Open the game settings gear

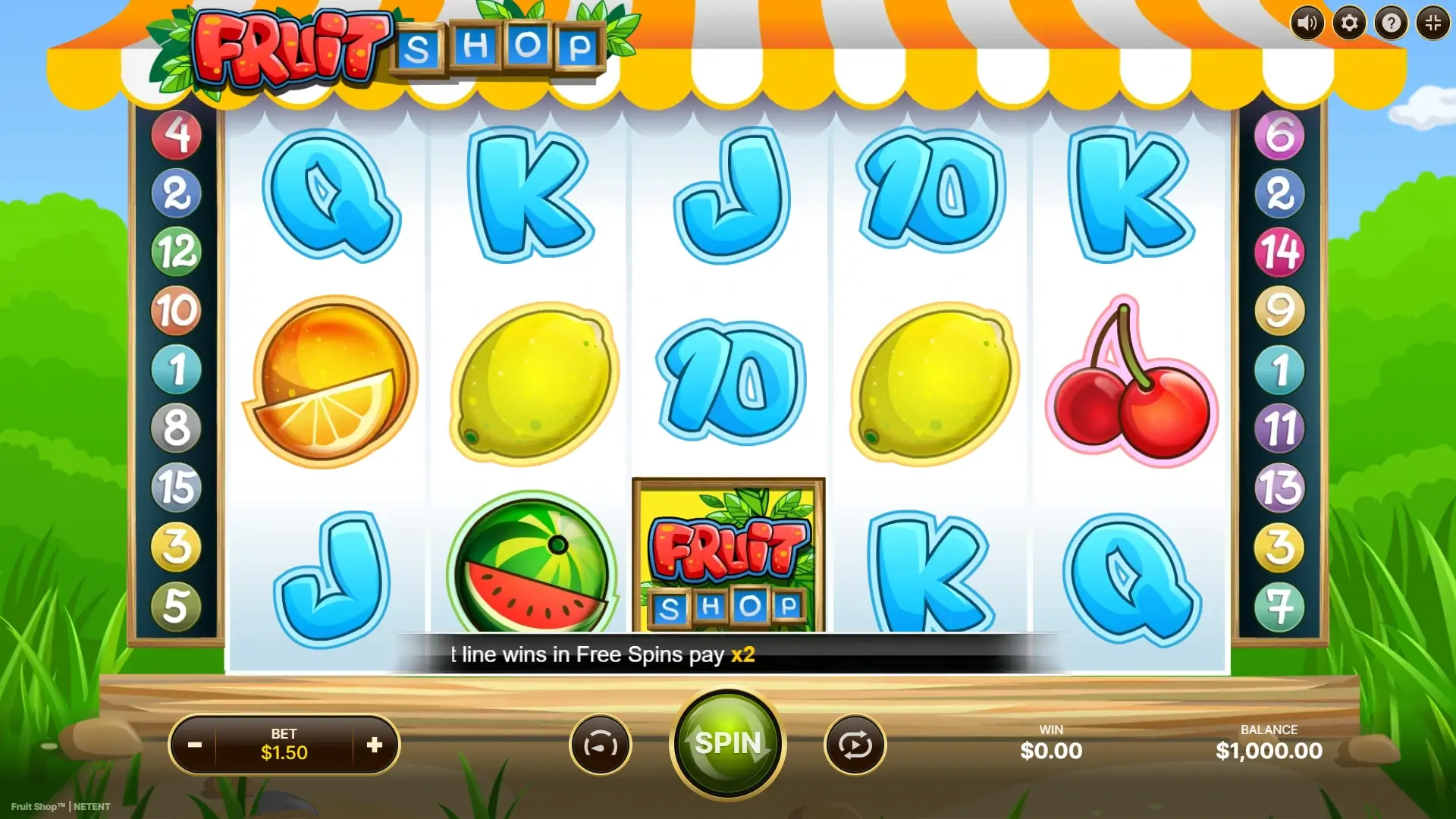click(1348, 22)
